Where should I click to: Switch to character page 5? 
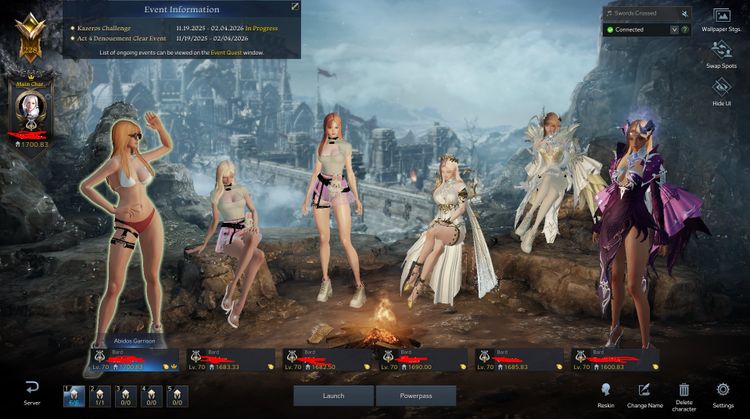point(176,396)
